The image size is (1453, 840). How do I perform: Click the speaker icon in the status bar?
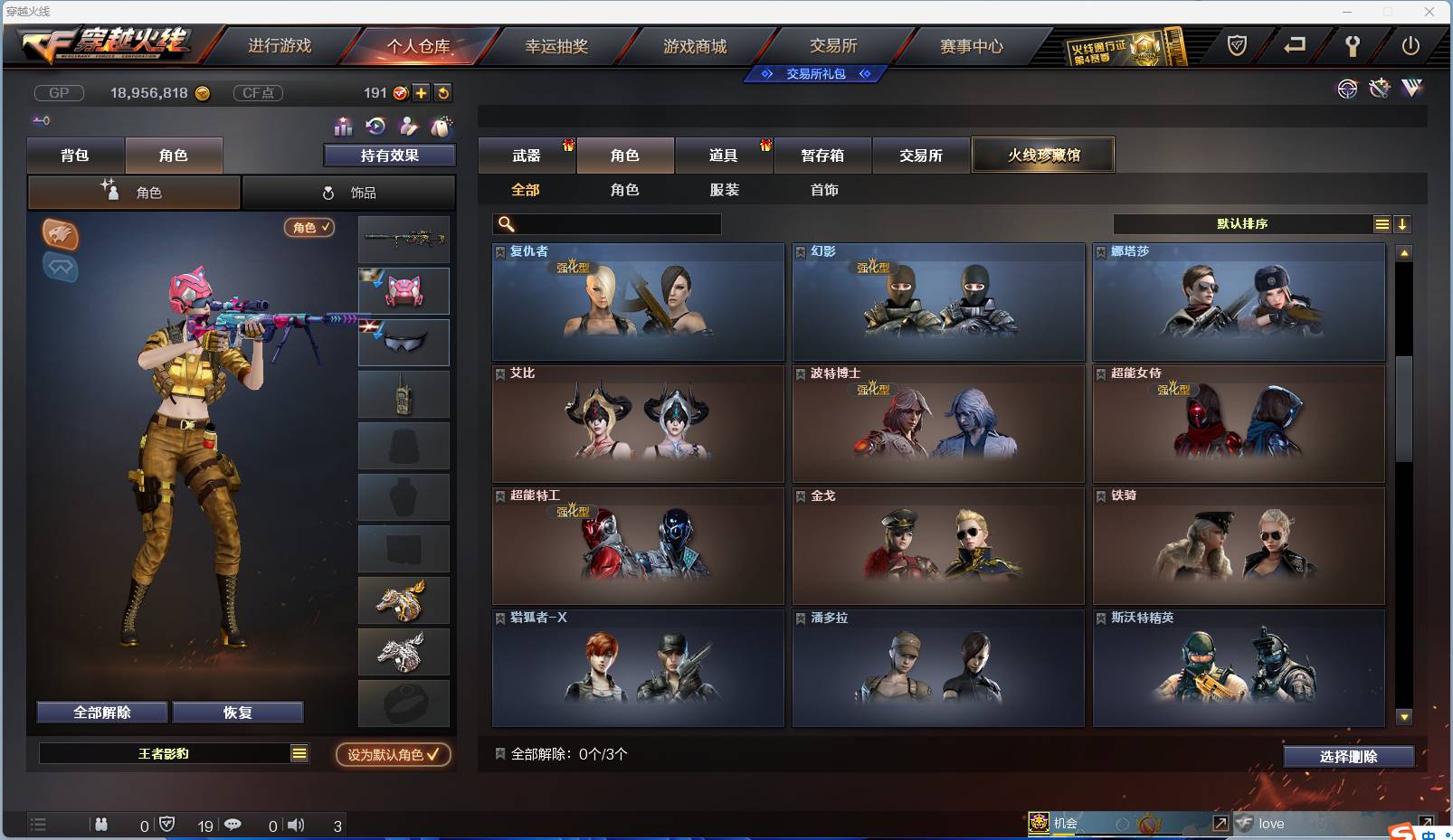297,825
